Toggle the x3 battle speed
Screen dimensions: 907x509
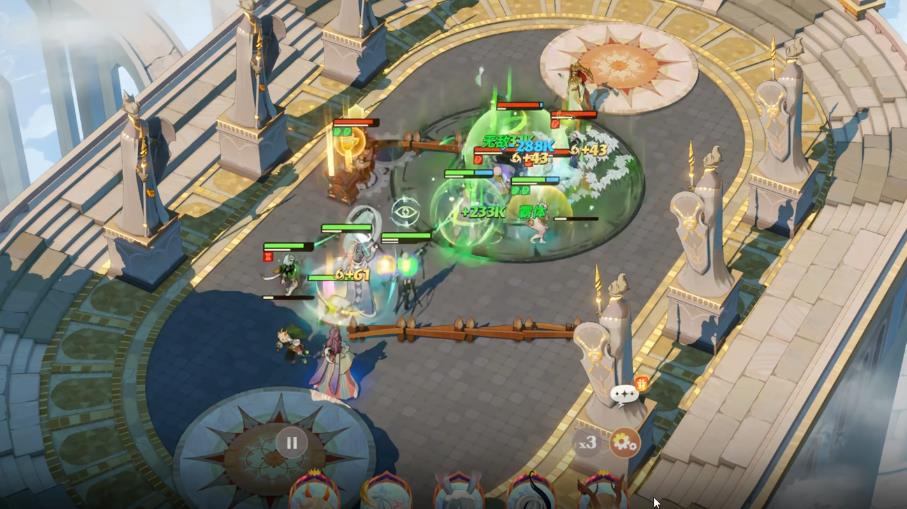587,441
